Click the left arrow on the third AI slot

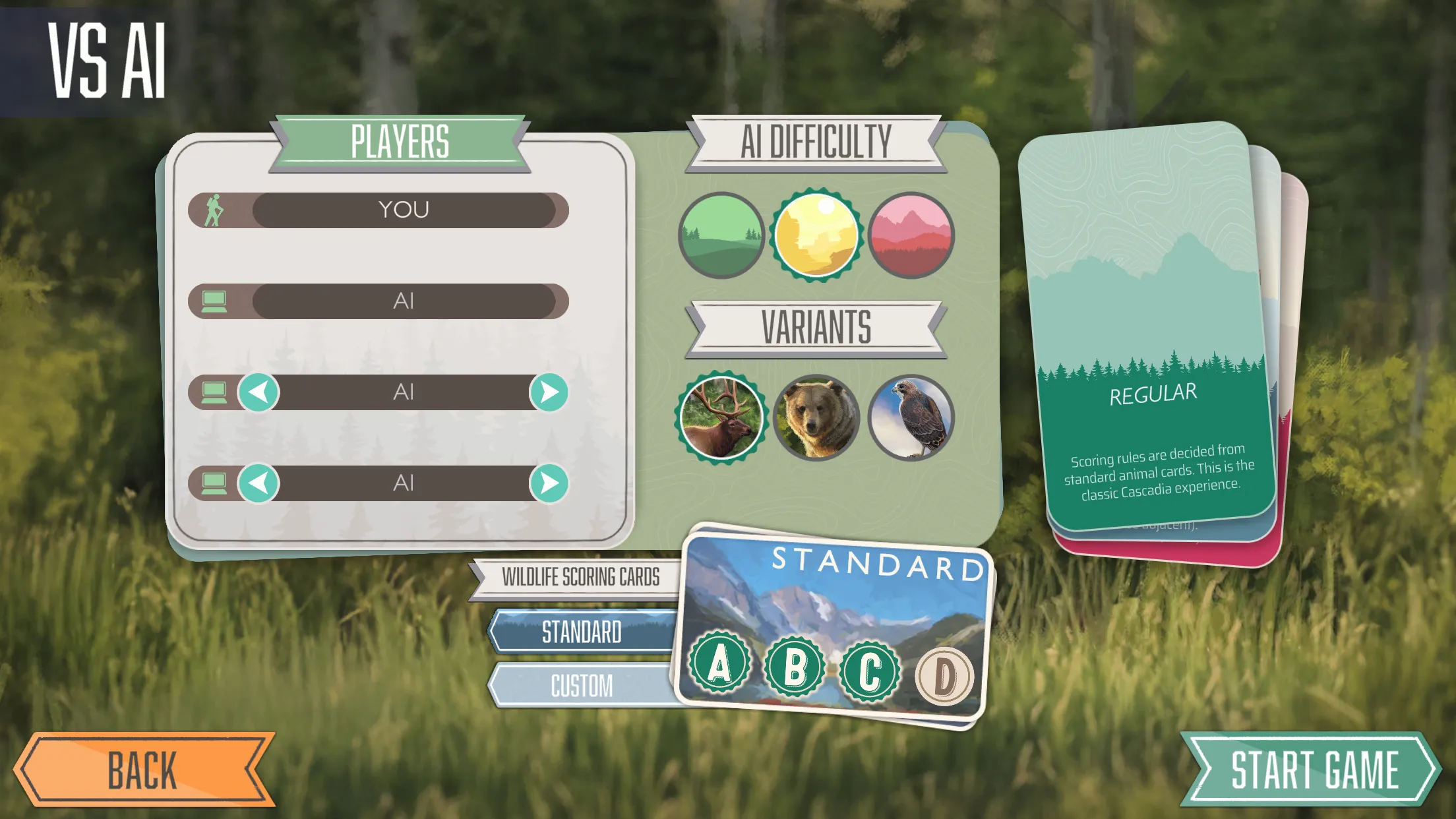tap(259, 392)
